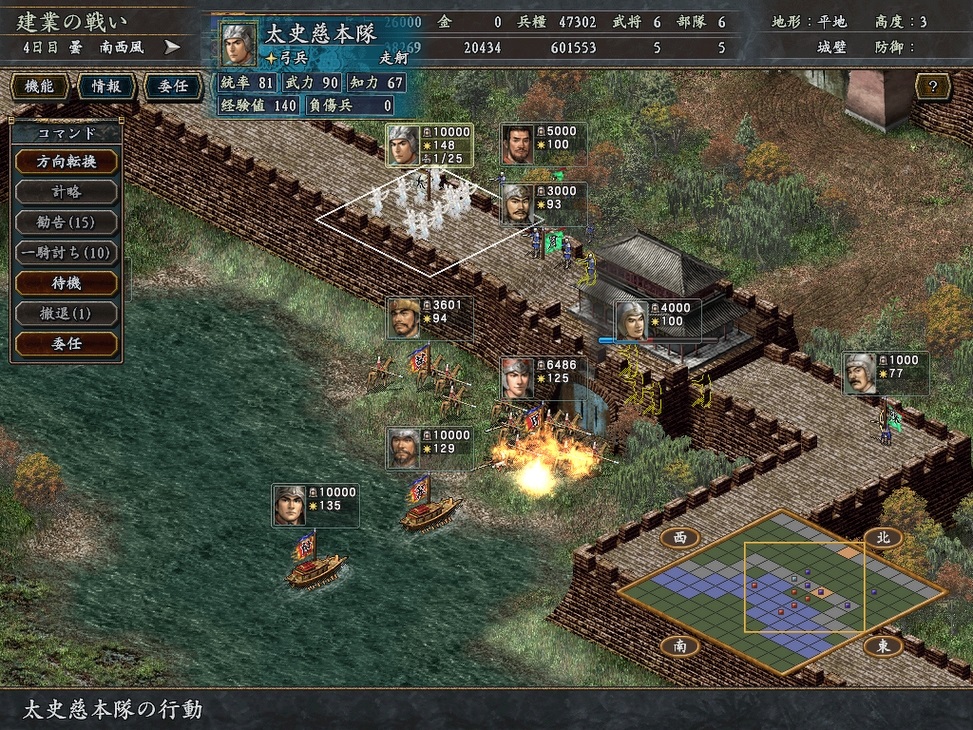
Task: Open the question mark help button
Action: 932,87
